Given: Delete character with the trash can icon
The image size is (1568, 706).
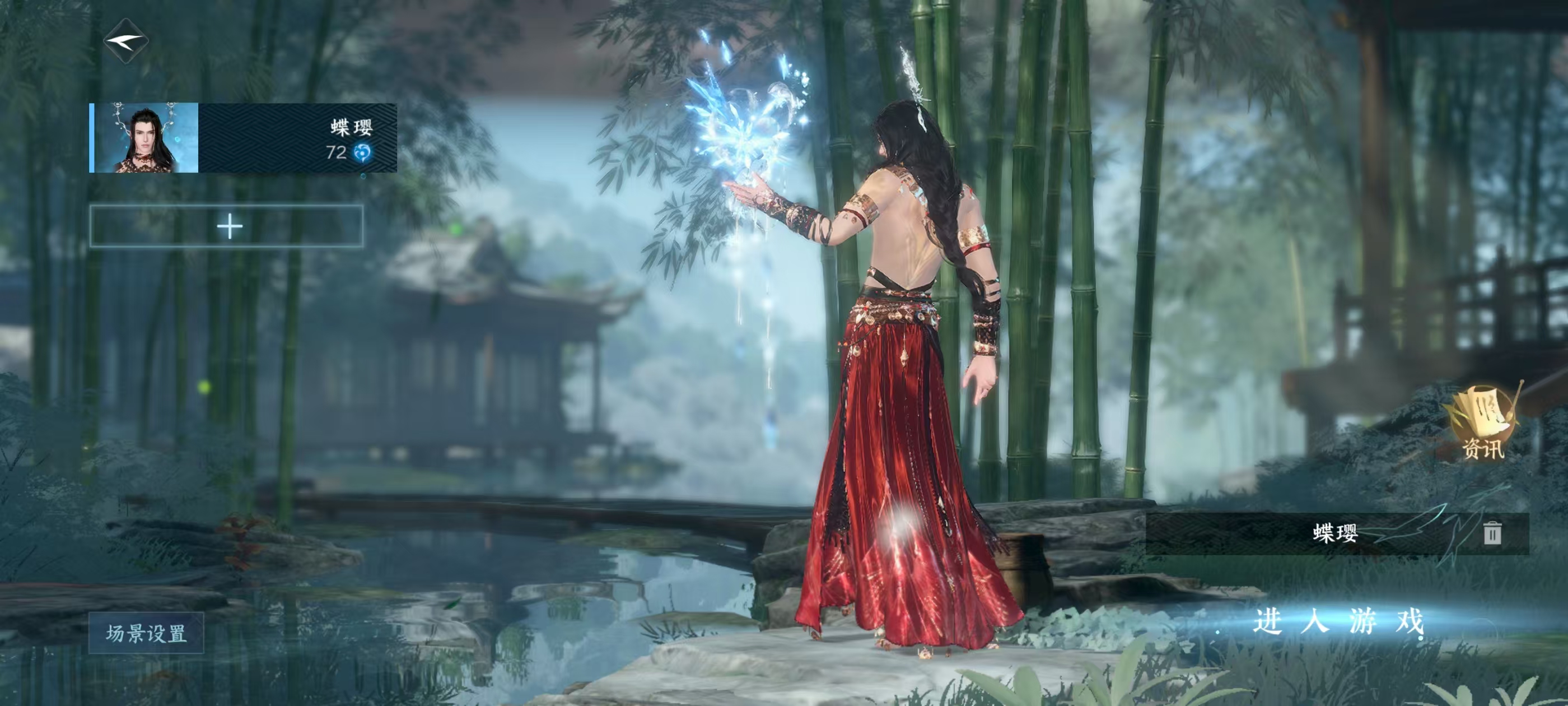Looking at the screenshot, I should (x=1491, y=533).
